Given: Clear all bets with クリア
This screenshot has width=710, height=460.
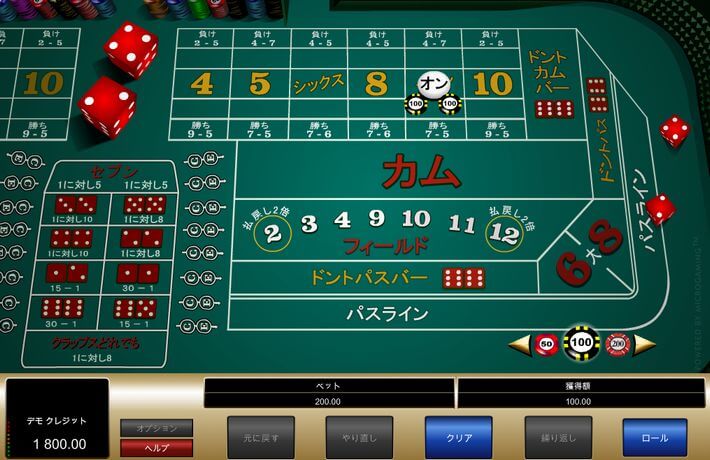Looking at the screenshot, I should coord(457,437).
